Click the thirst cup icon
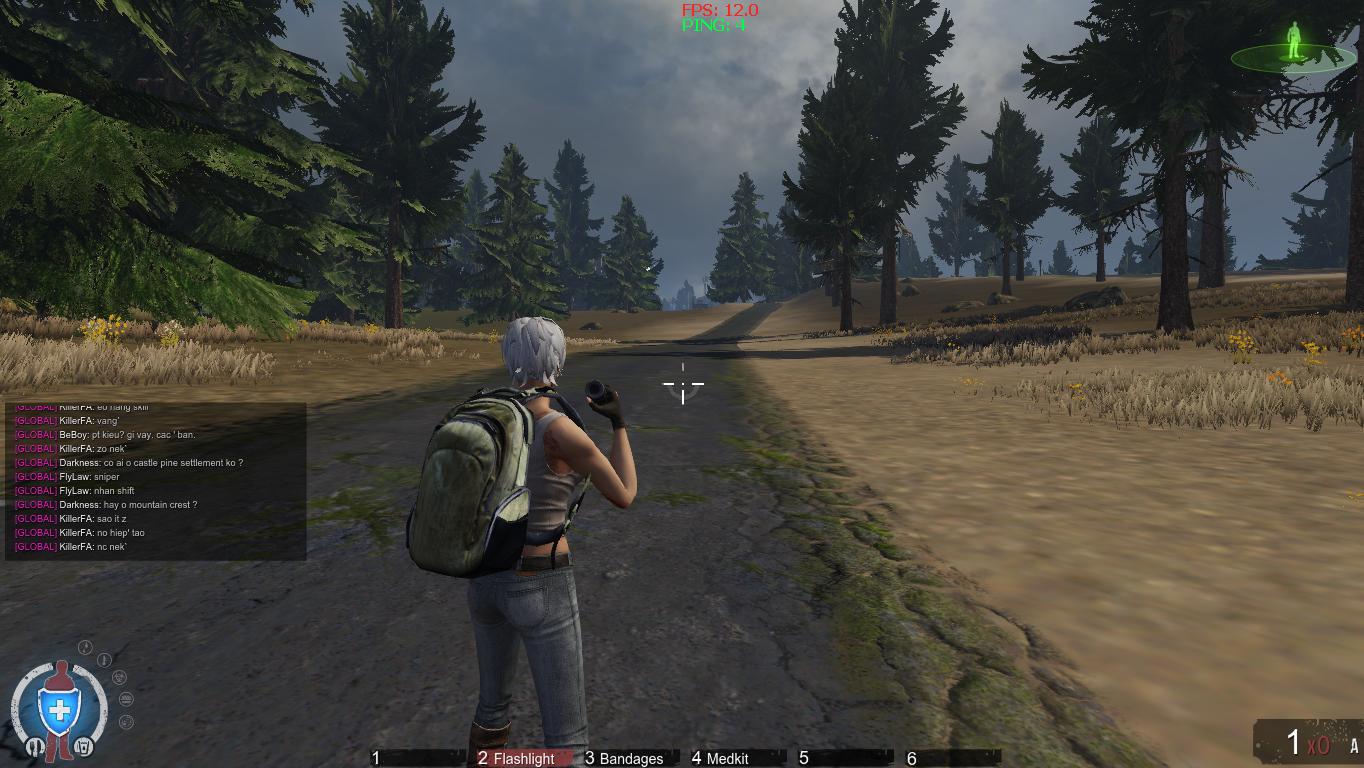 [84, 747]
